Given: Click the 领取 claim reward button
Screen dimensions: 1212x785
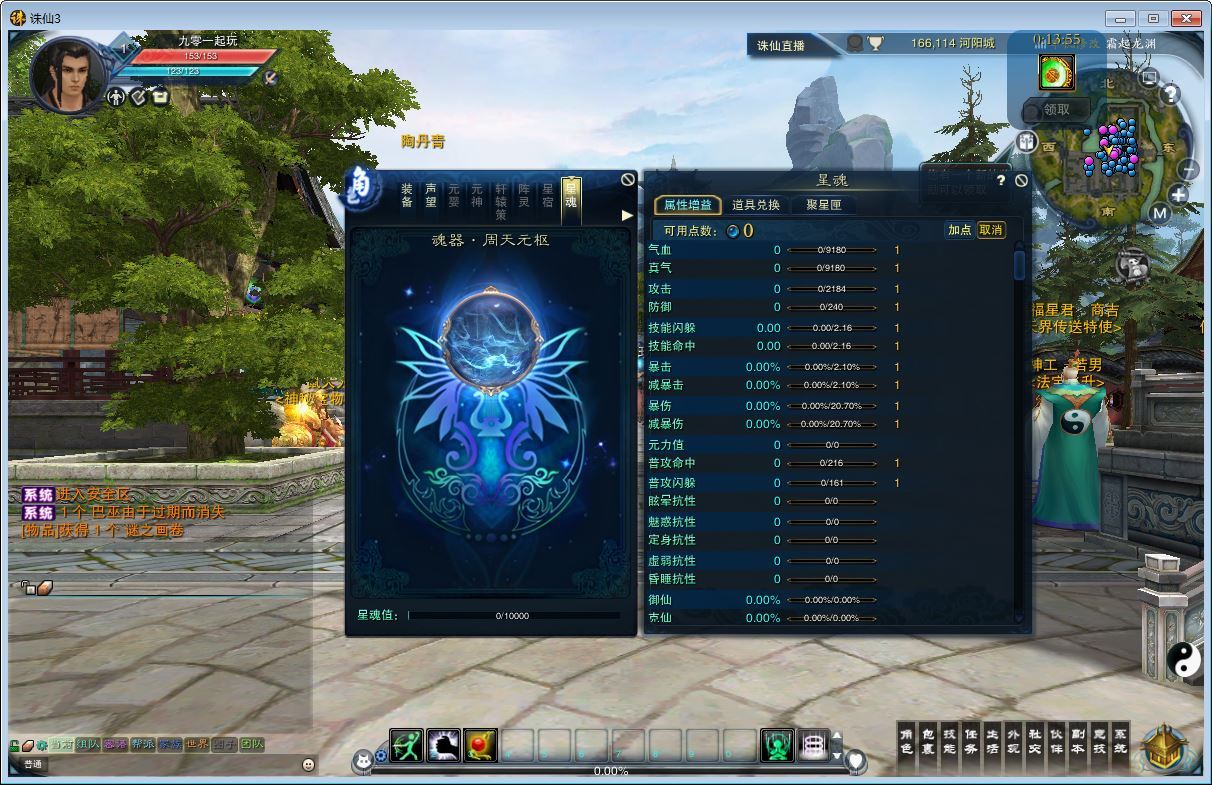Looking at the screenshot, I should (1056, 110).
